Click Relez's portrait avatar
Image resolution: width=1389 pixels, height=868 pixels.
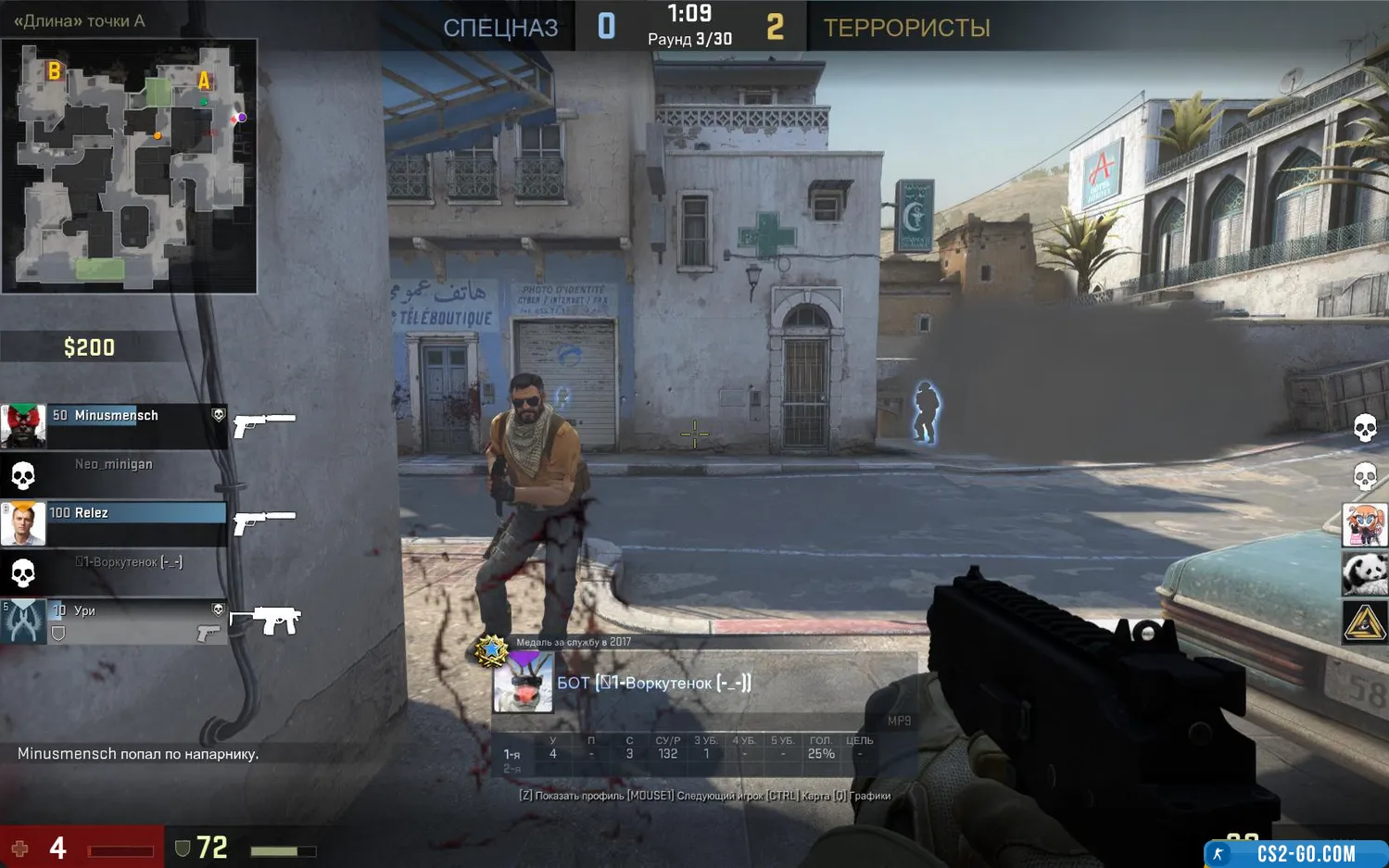(23, 524)
